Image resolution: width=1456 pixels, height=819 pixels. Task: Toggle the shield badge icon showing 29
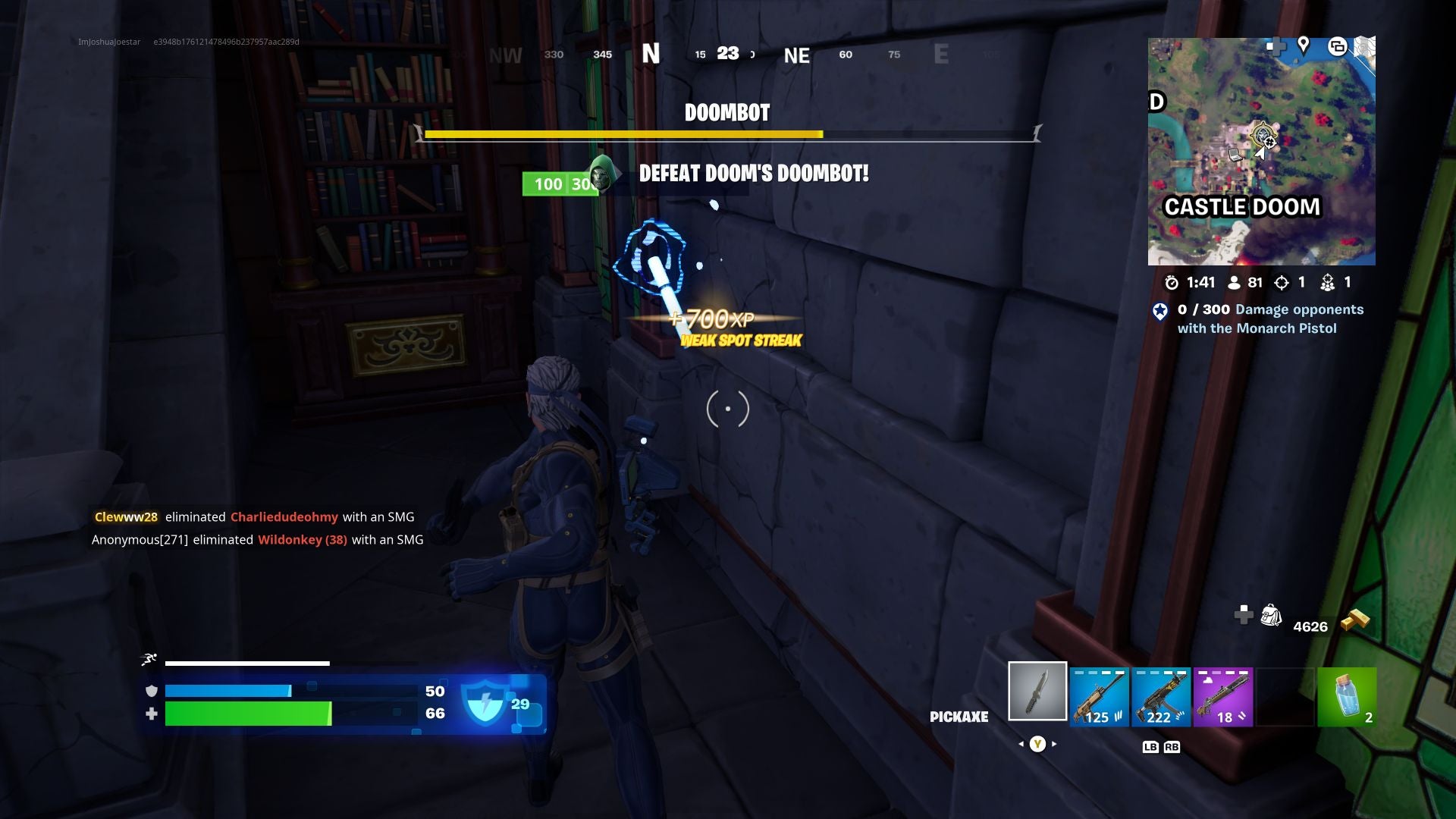pos(486,703)
